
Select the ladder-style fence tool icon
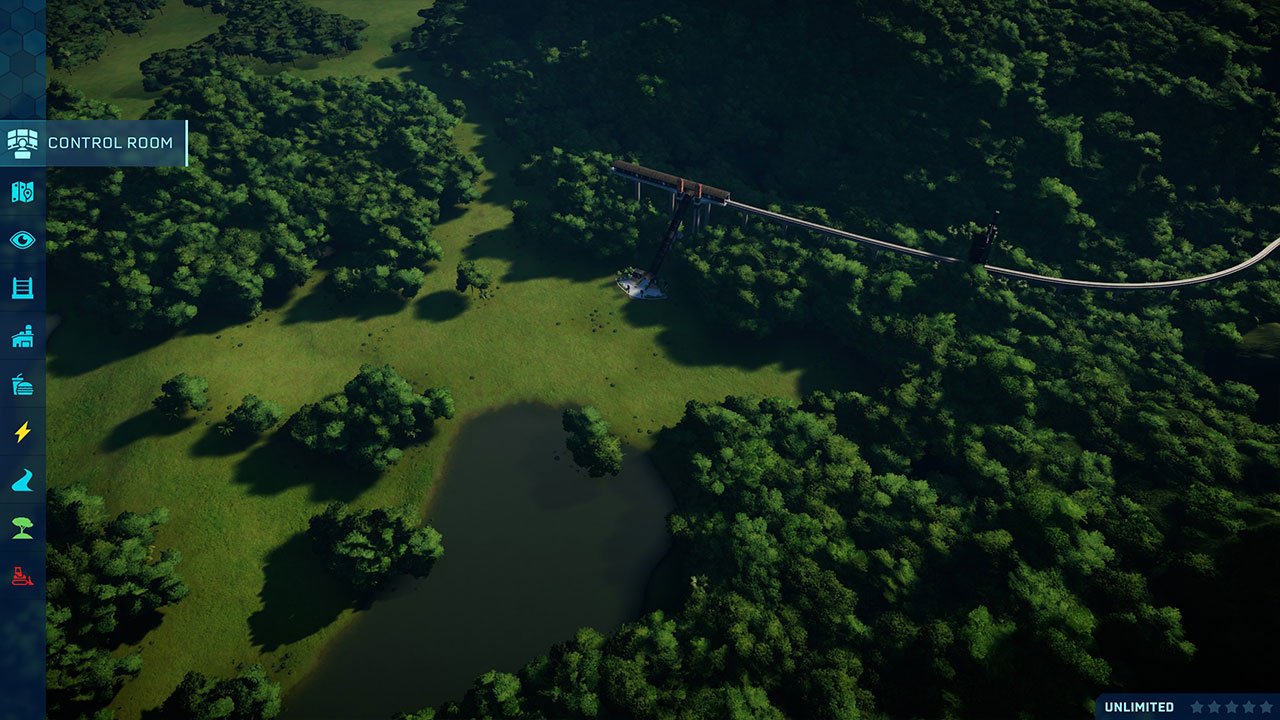tap(22, 287)
